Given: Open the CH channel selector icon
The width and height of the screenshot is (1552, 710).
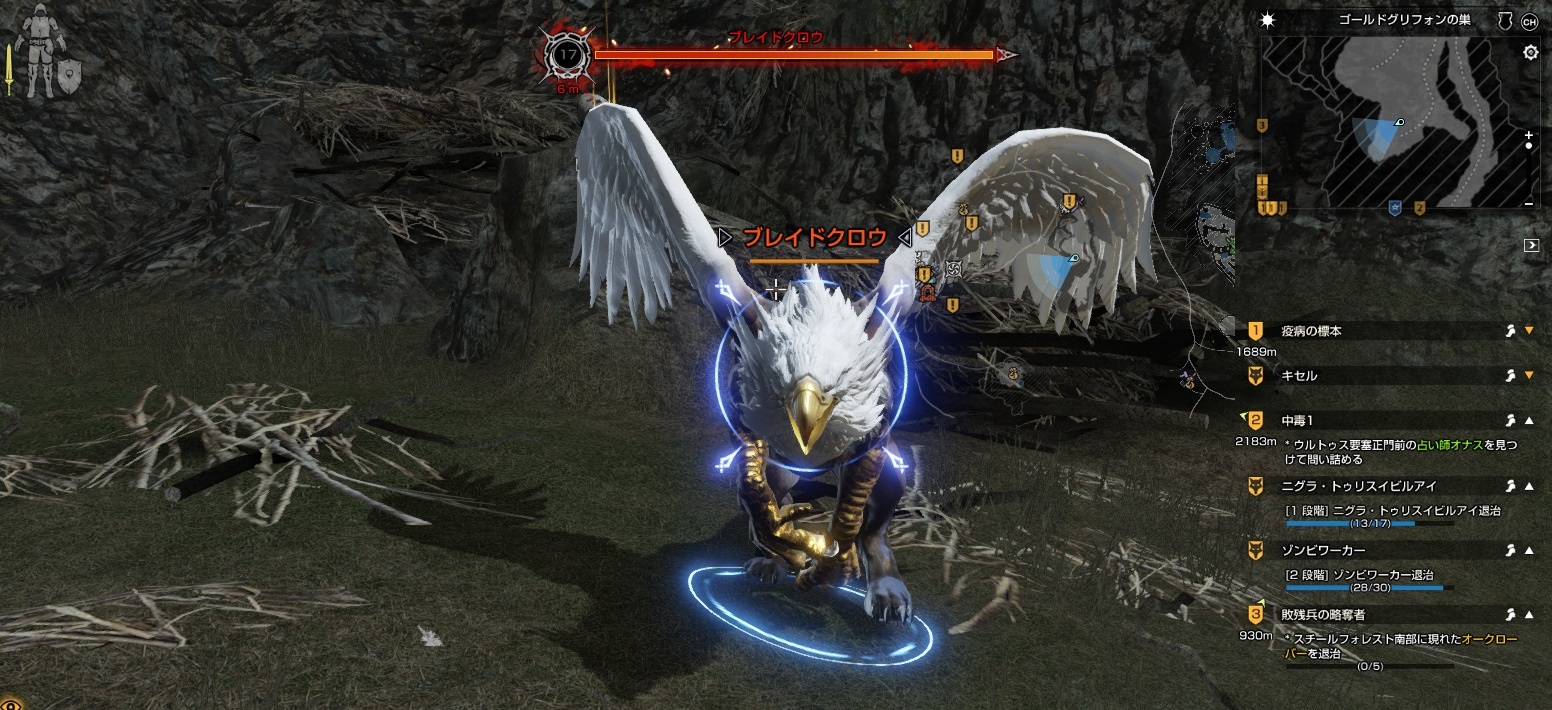Looking at the screenshot, I should [1529, 20].
